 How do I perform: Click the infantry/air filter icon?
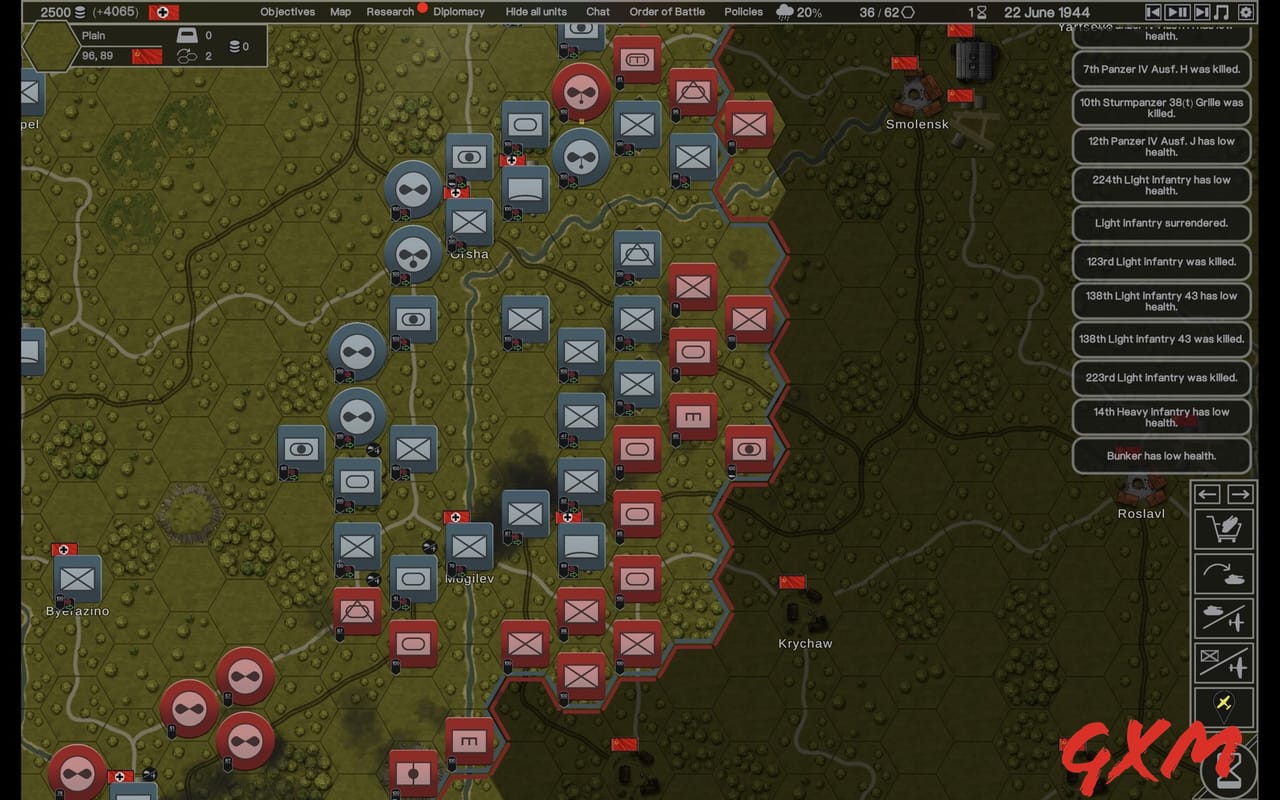click(x=1224, y=663)
